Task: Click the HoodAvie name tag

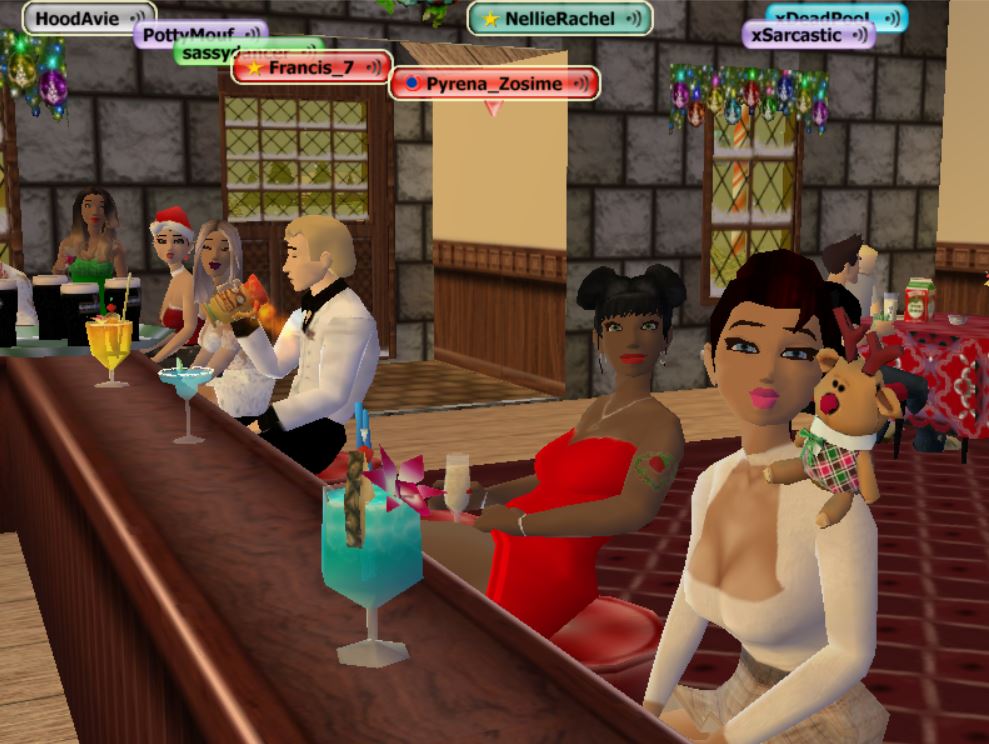Action: point(76,18)
